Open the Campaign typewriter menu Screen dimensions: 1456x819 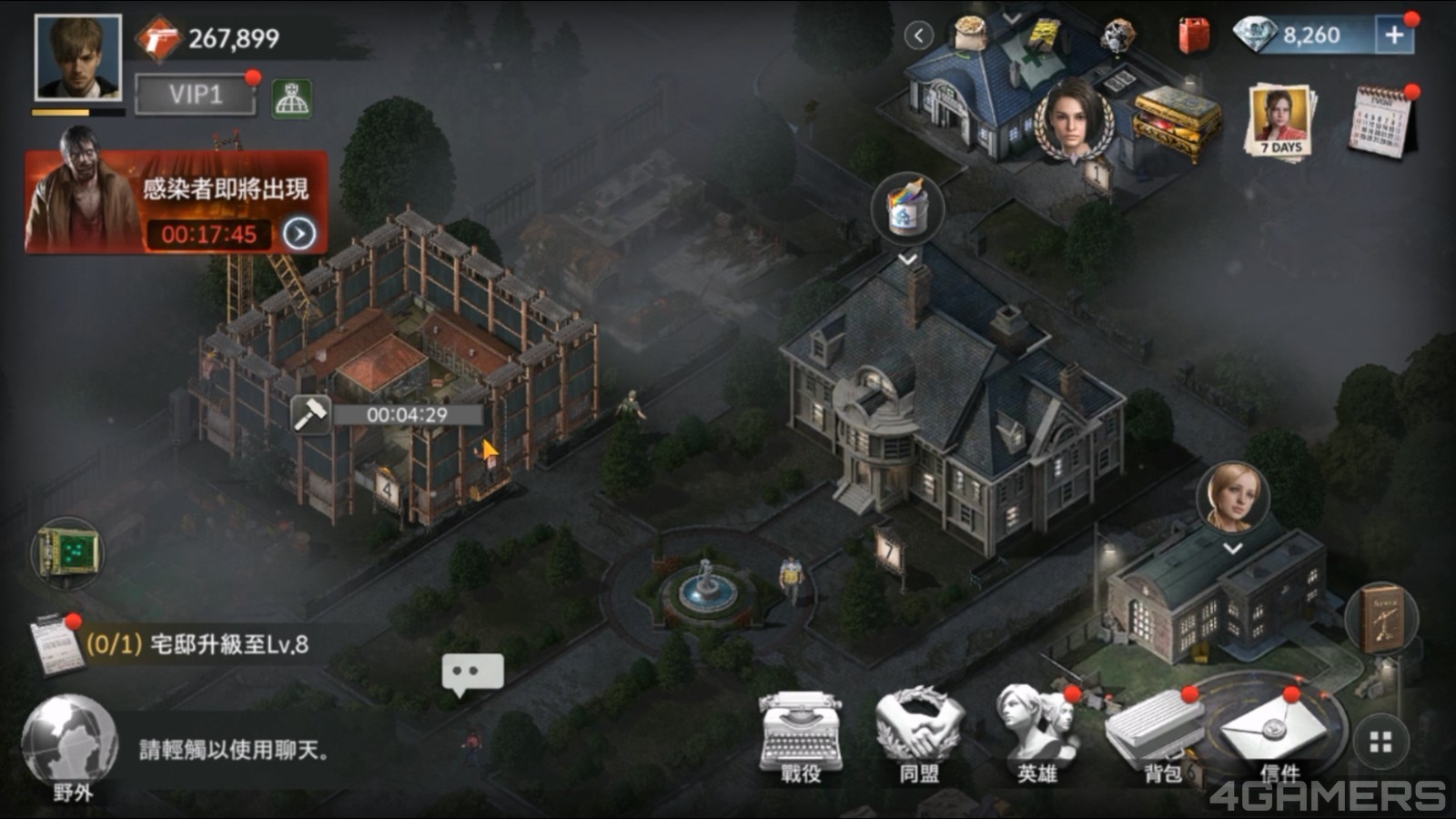tap(800, 735)
